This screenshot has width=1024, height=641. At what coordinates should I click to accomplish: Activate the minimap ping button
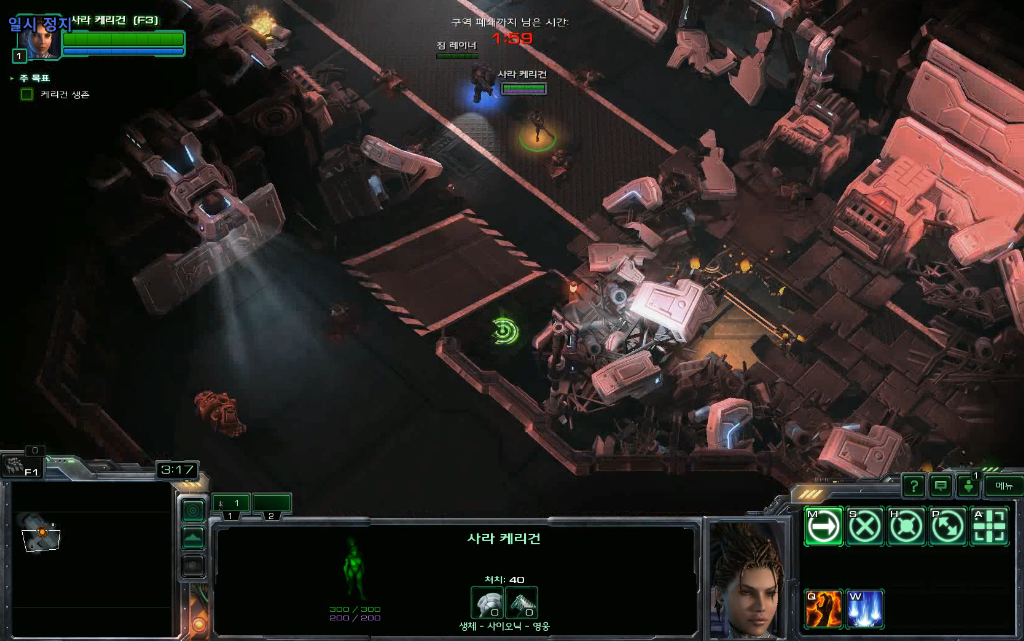[x=193, y=511]
